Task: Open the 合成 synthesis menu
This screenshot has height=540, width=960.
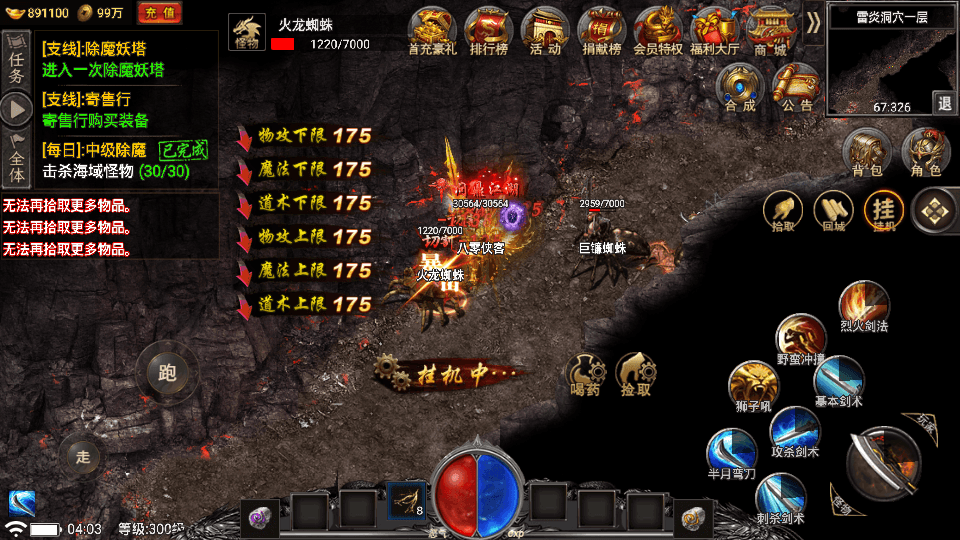Action: pos(741,88)
